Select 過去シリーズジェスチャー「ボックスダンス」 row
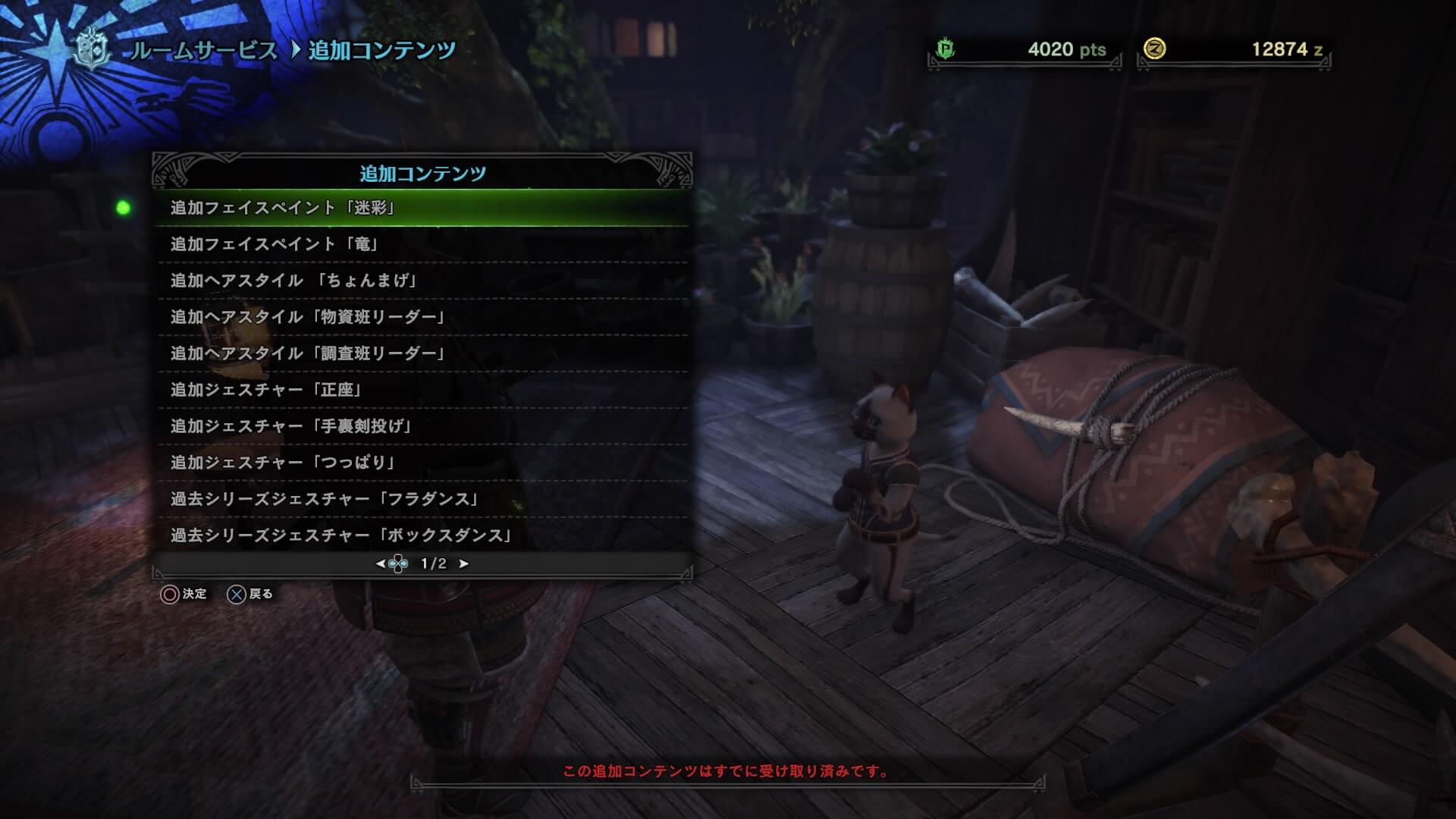1456x819 pixels. 422,535
